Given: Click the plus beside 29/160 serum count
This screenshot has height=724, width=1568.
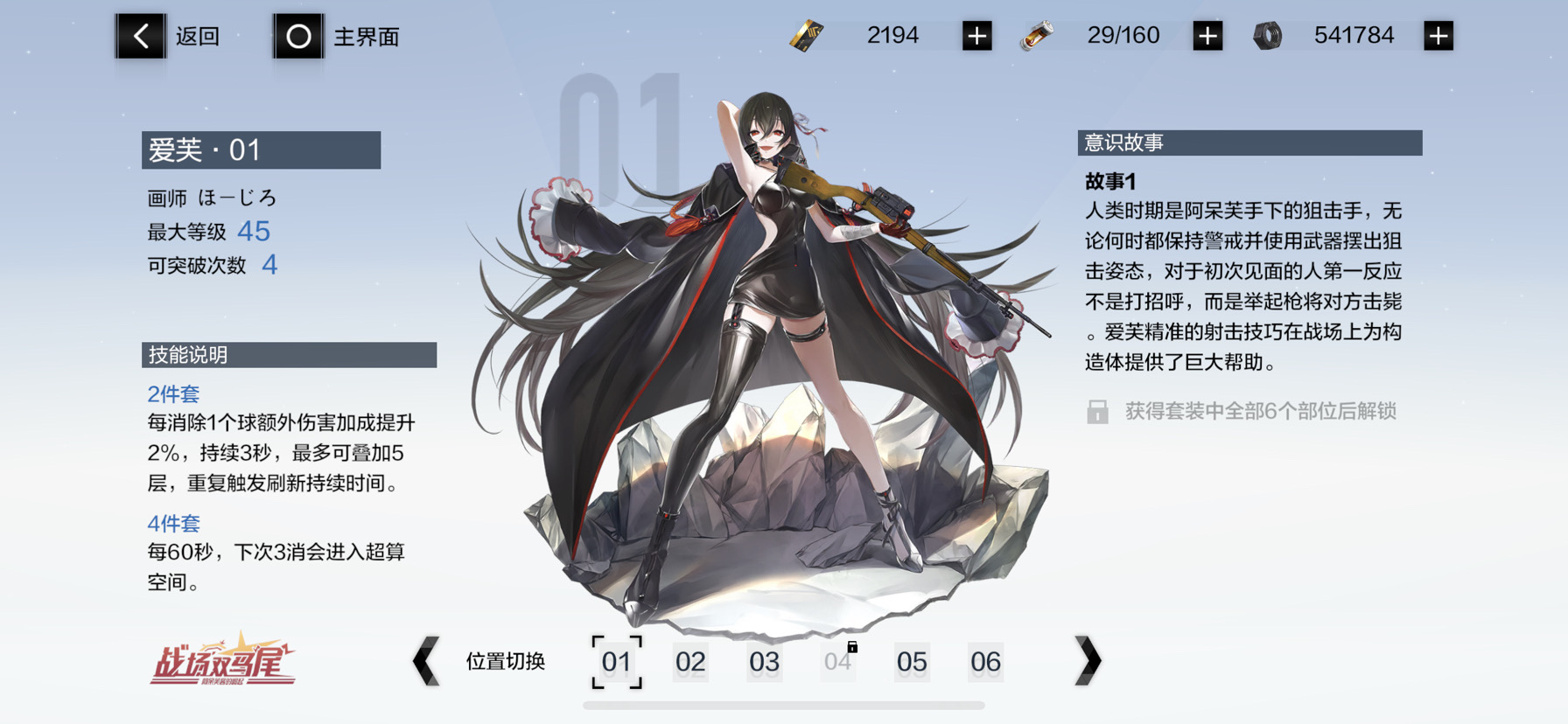Looking at the screenshot, I should 1207,36.
